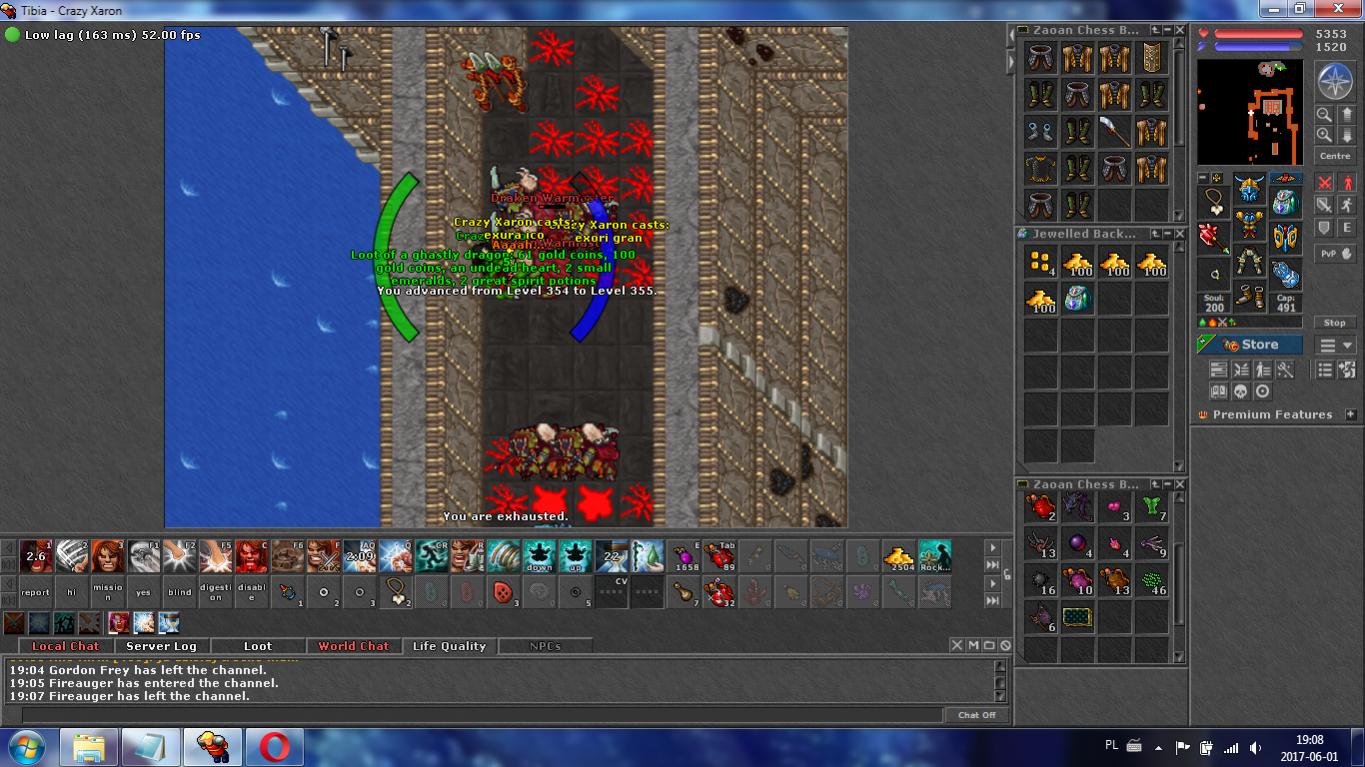The image size is (1365, 767).
Task: Click the Stop button
Action: tap(1335, 323)
